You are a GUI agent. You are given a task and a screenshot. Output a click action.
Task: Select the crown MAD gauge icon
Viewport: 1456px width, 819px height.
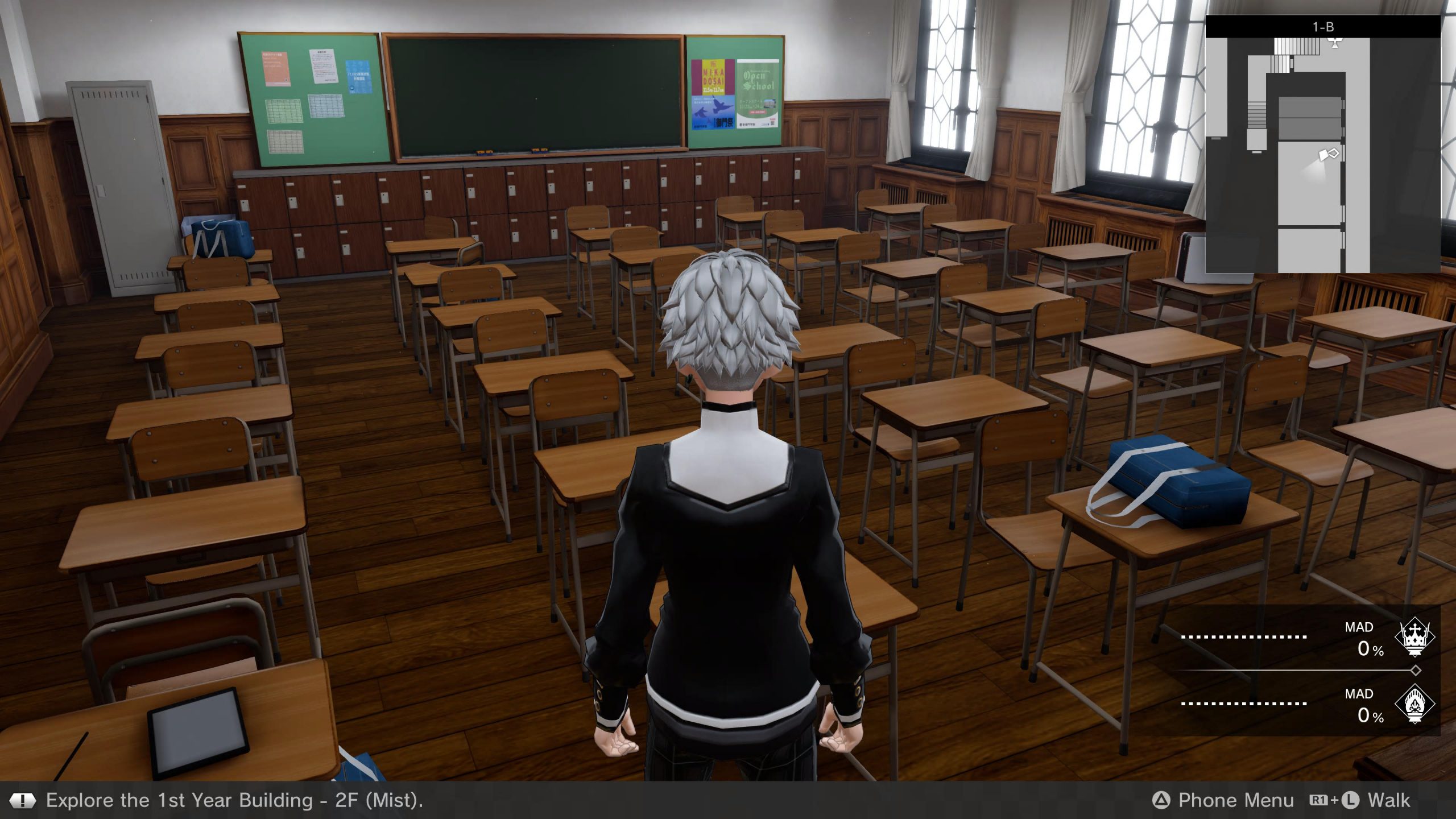tap(1414, 638)
